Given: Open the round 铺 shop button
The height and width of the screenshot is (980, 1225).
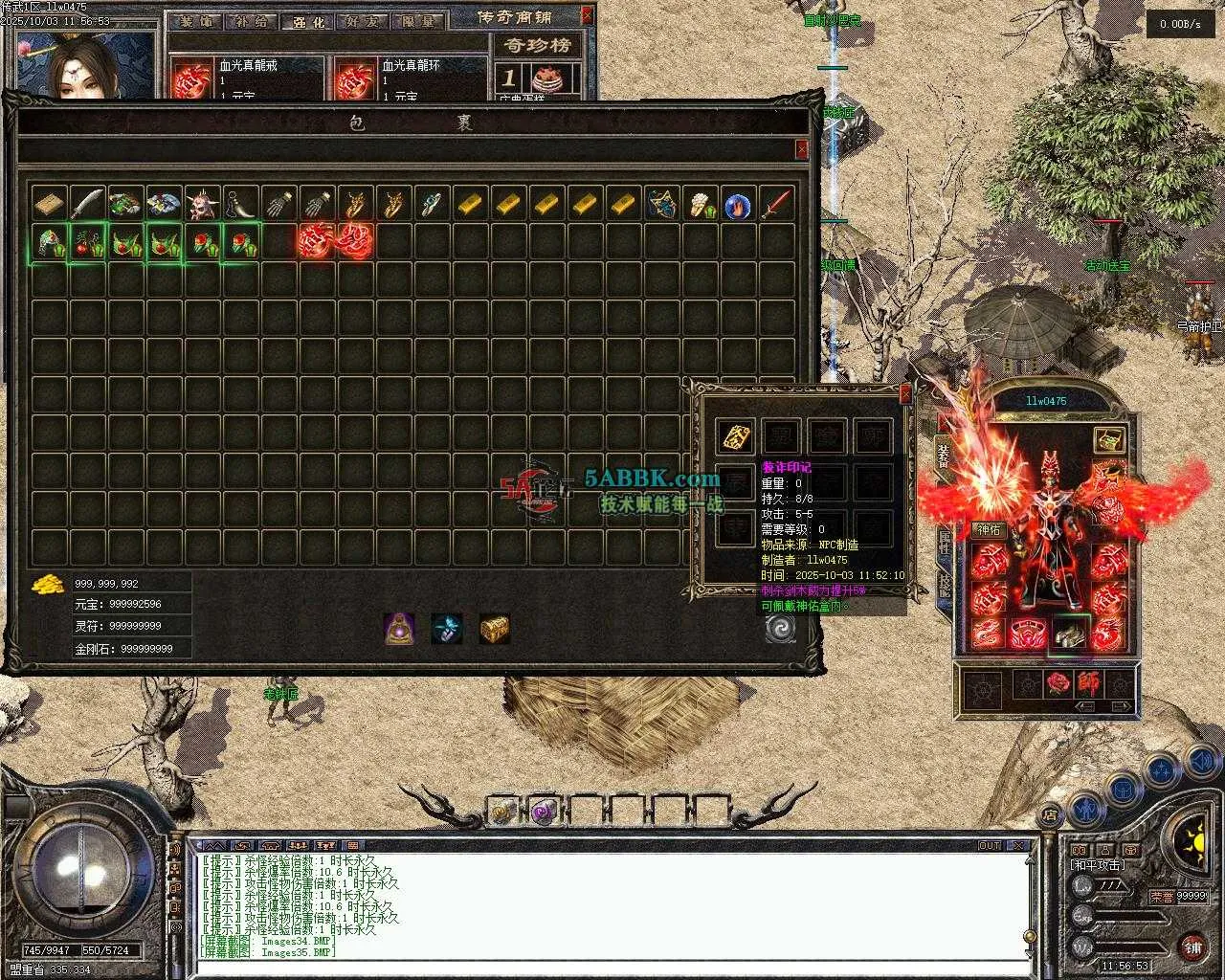Looking at the screenshot, I should pyautogui.click(x=1192, y=947).
